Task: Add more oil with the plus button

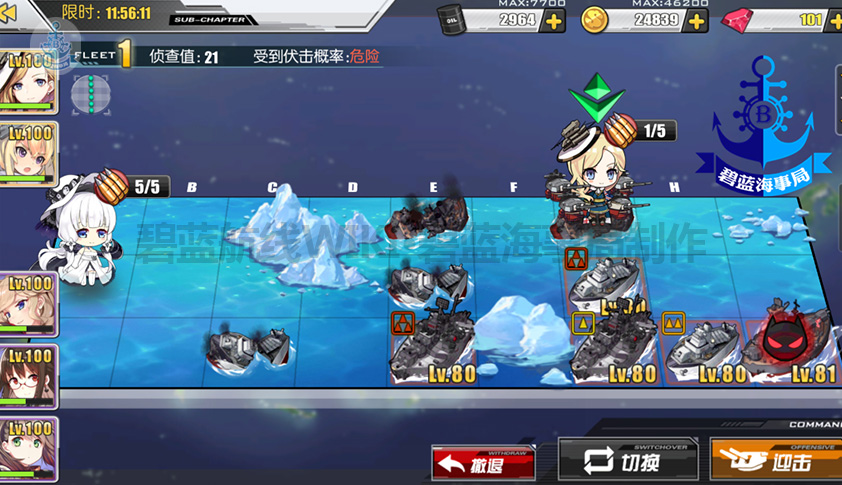Action: [553, 20]
